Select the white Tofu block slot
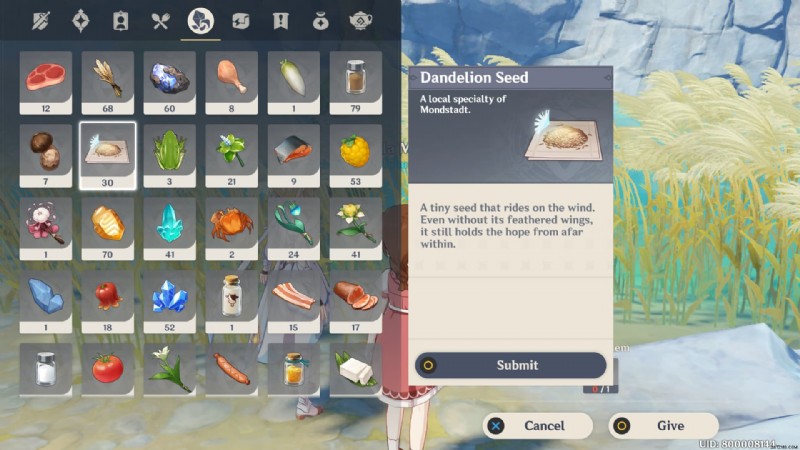Viewport: 800px width, 450px height. [x=355, y=368]
